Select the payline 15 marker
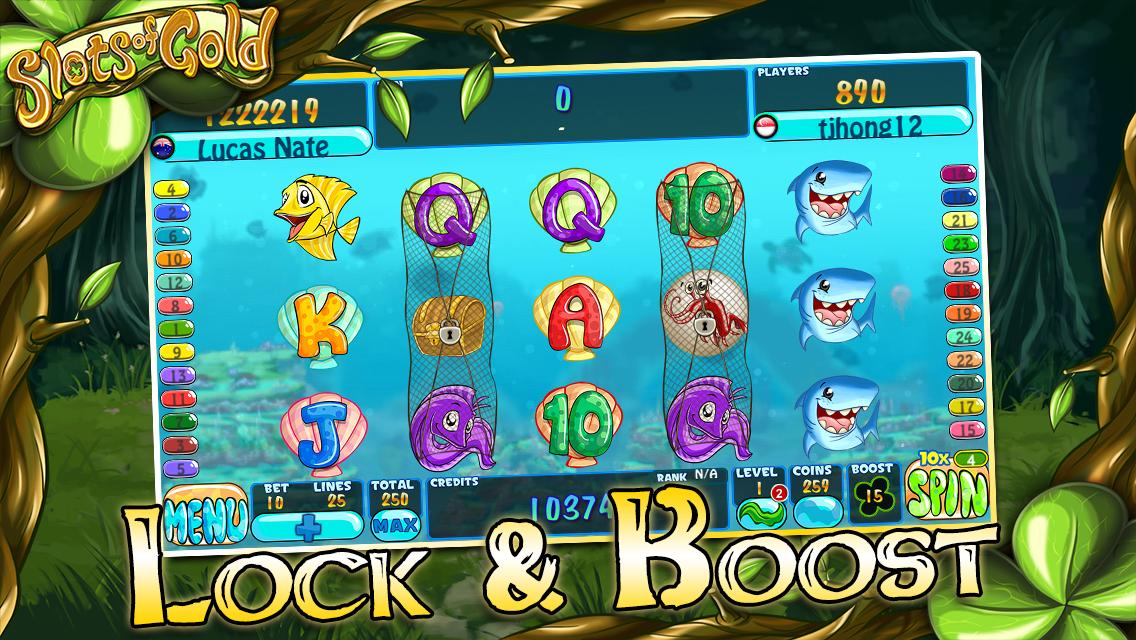1136x640 pixels. 964,430
